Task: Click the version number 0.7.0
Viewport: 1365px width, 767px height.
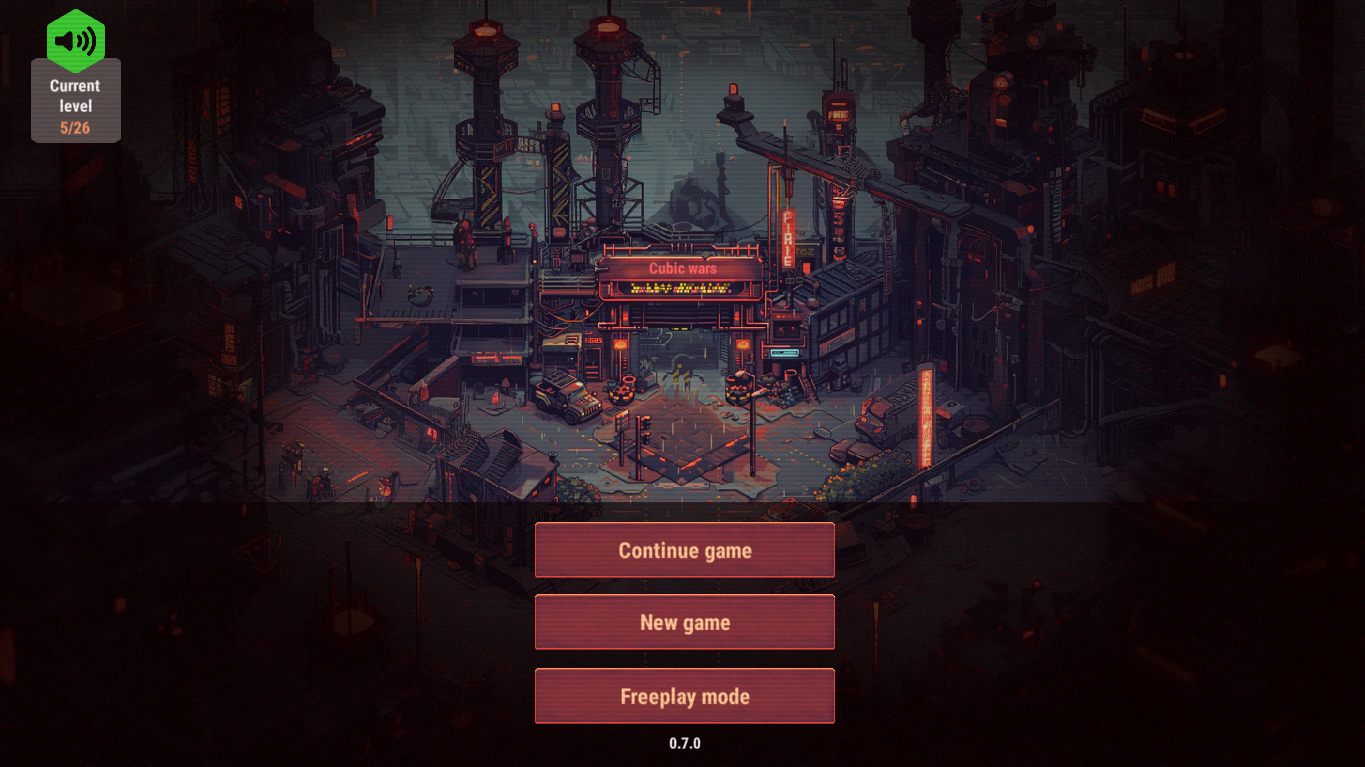Action: (684, 742)
